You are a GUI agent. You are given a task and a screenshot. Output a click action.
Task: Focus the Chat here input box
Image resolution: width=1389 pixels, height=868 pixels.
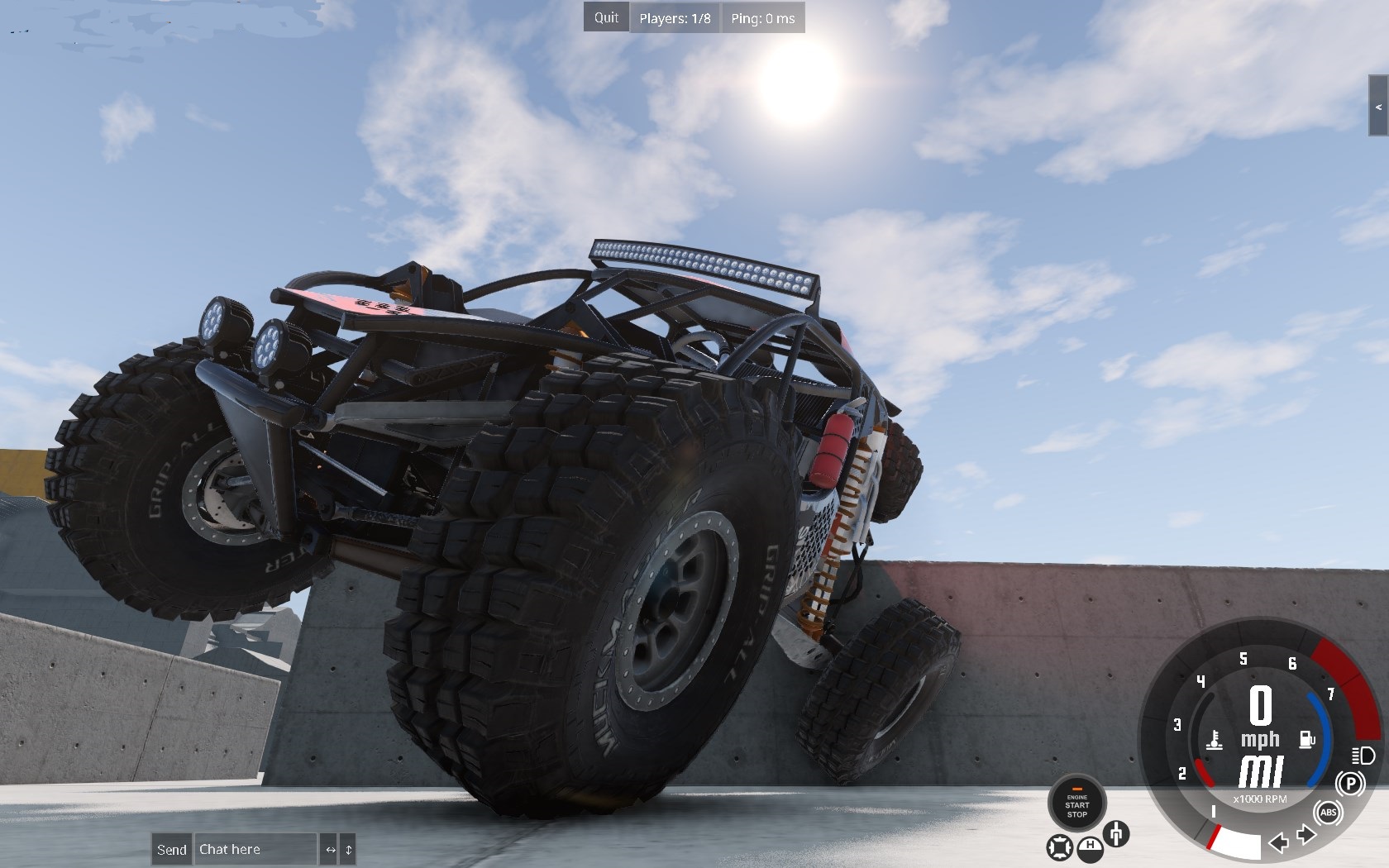[x=255, y=849]
